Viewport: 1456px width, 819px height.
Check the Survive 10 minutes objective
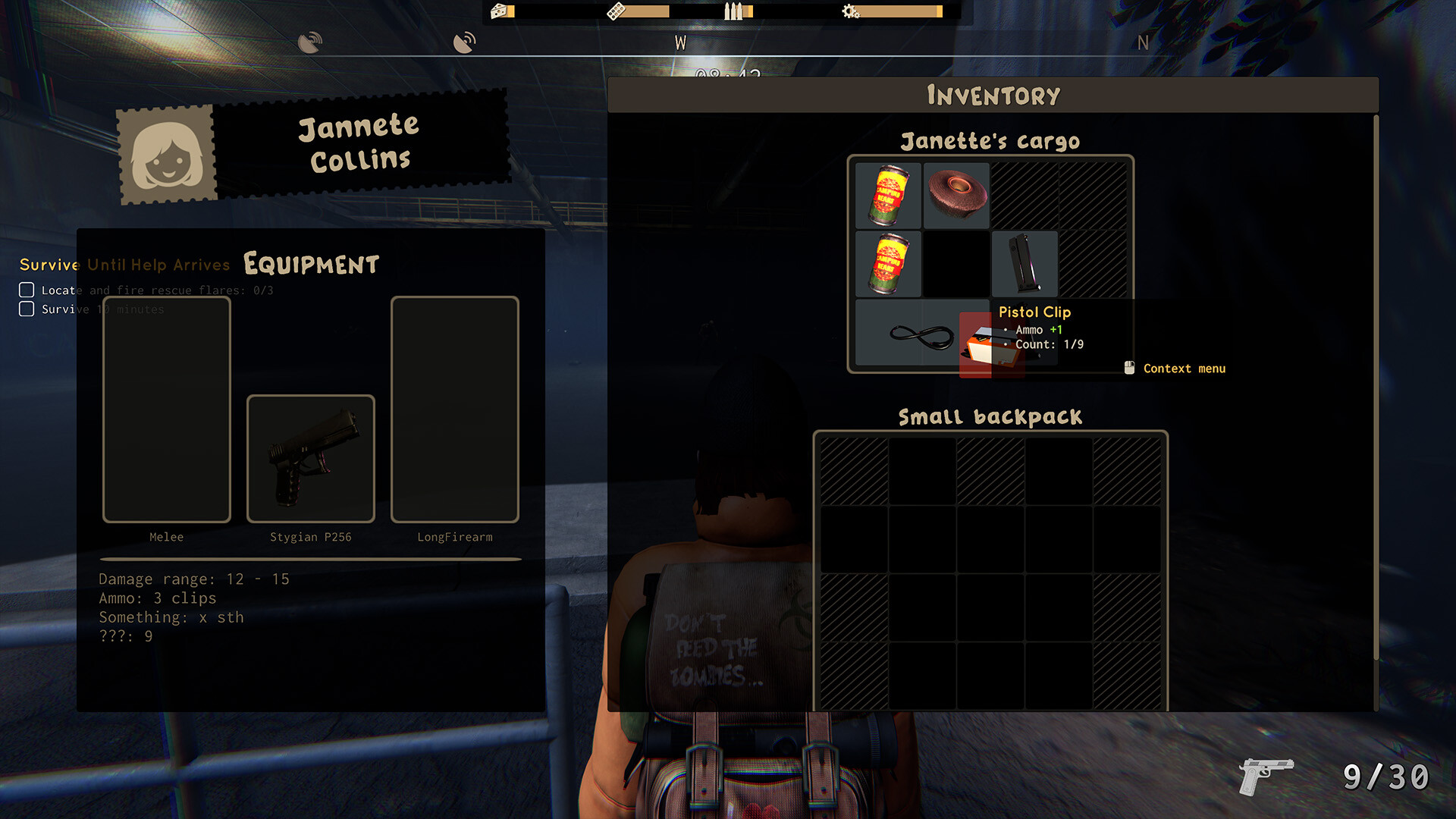point(27,309)
